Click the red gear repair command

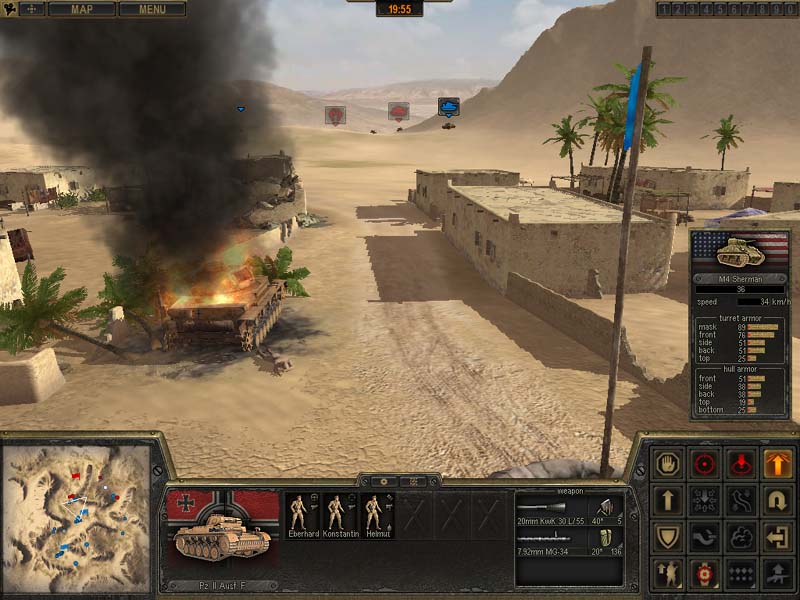point(705,573)
